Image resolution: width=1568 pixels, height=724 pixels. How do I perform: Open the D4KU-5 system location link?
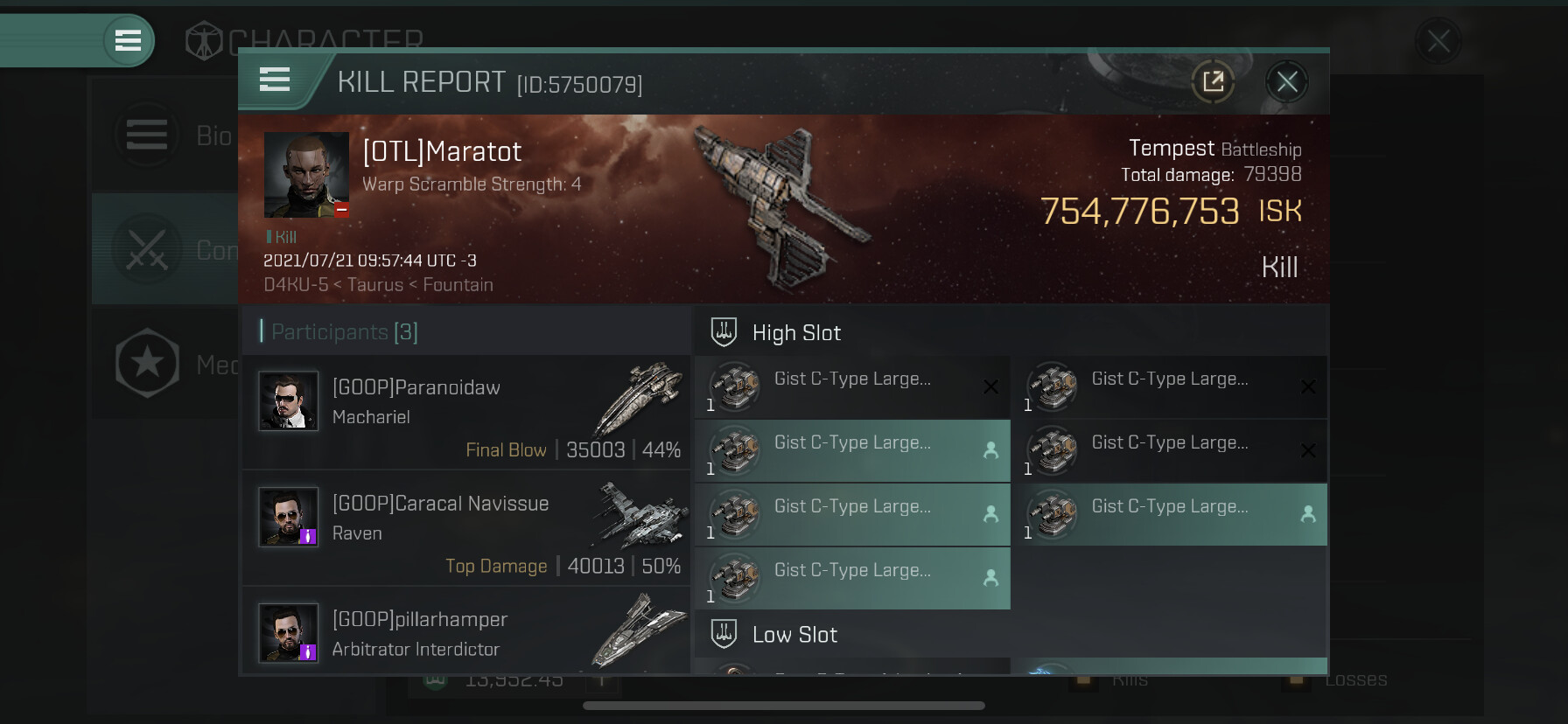click(x=296, y=285)
